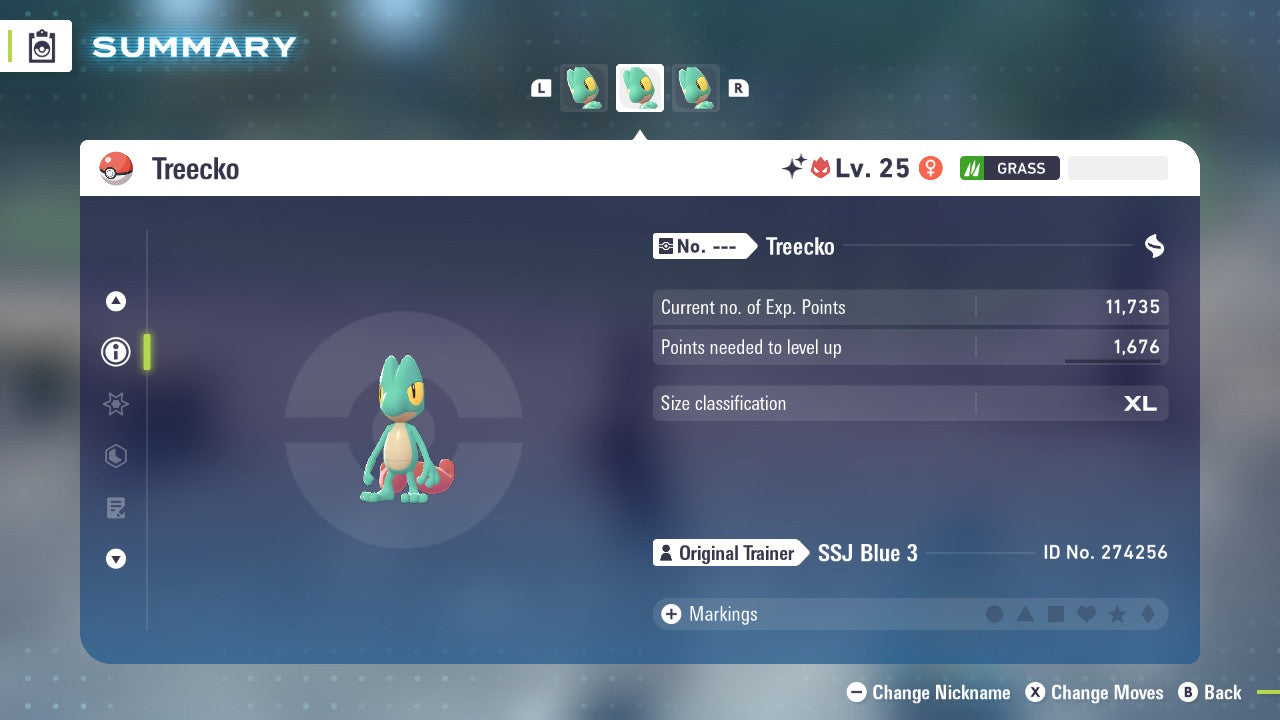This screenshot has height=720, width=1280.
Task: Collapse via the down arrow below the sidebar
Action: [116, 559]
